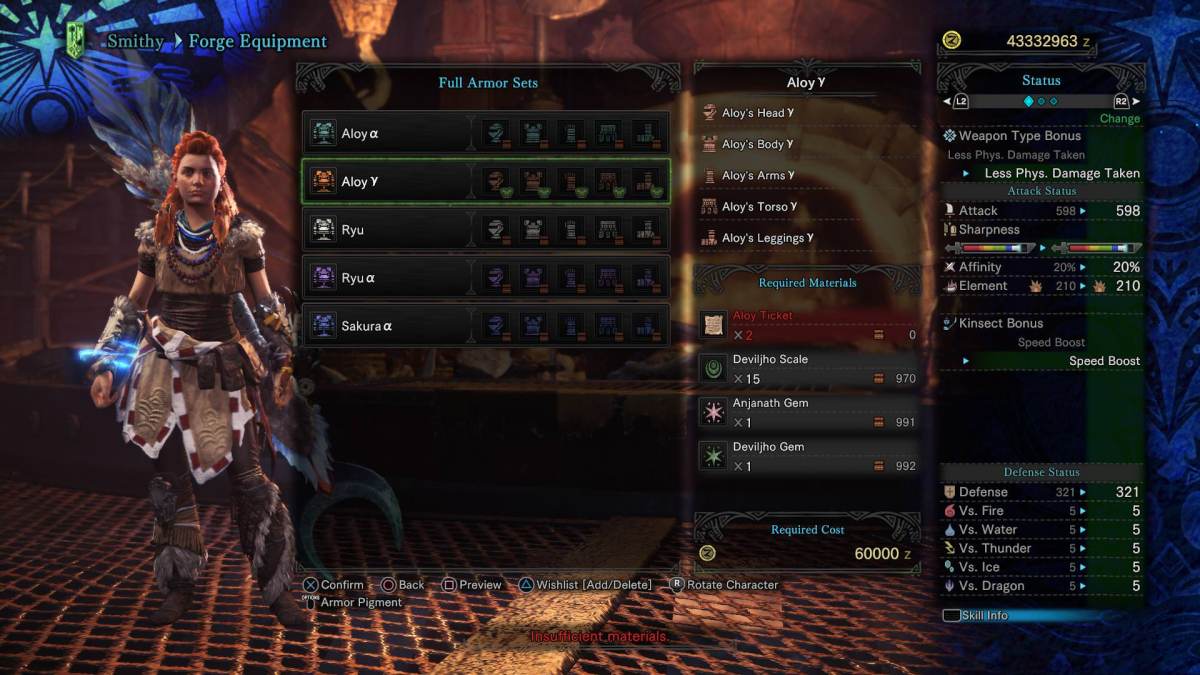Select Aloy's Leggings γ entry
The width and height of the screenshot is (1200, 675).
coord(765,238)
